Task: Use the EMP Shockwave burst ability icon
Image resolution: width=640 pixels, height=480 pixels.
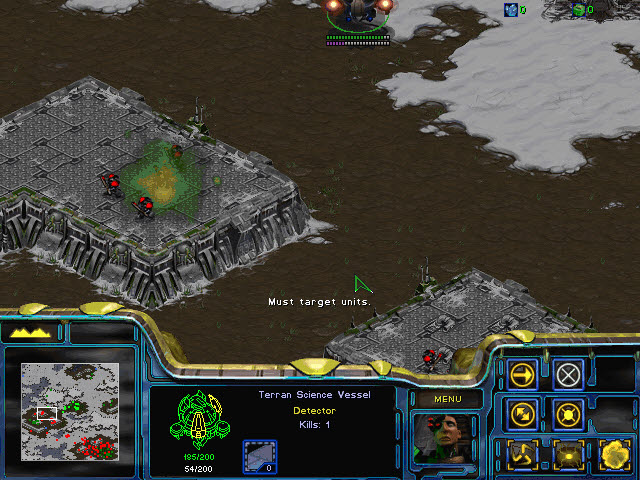Action: pyautogui.click(x=568, y=453)
